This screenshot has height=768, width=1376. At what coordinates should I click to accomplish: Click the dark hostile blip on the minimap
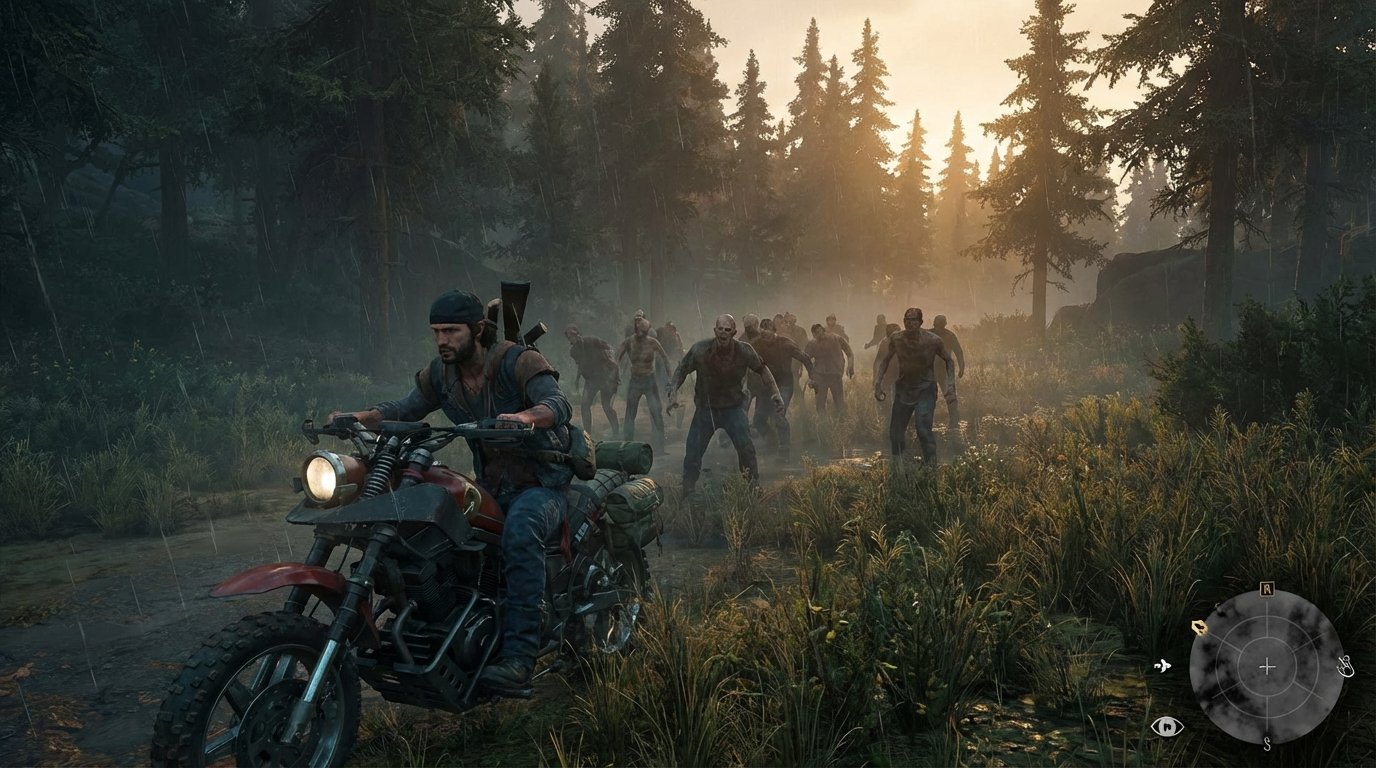[x=1220, y=612]
